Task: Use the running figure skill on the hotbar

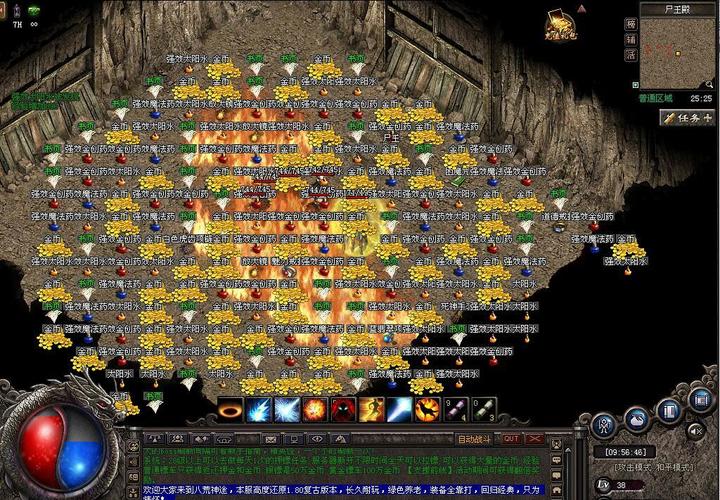Action: 372,410
